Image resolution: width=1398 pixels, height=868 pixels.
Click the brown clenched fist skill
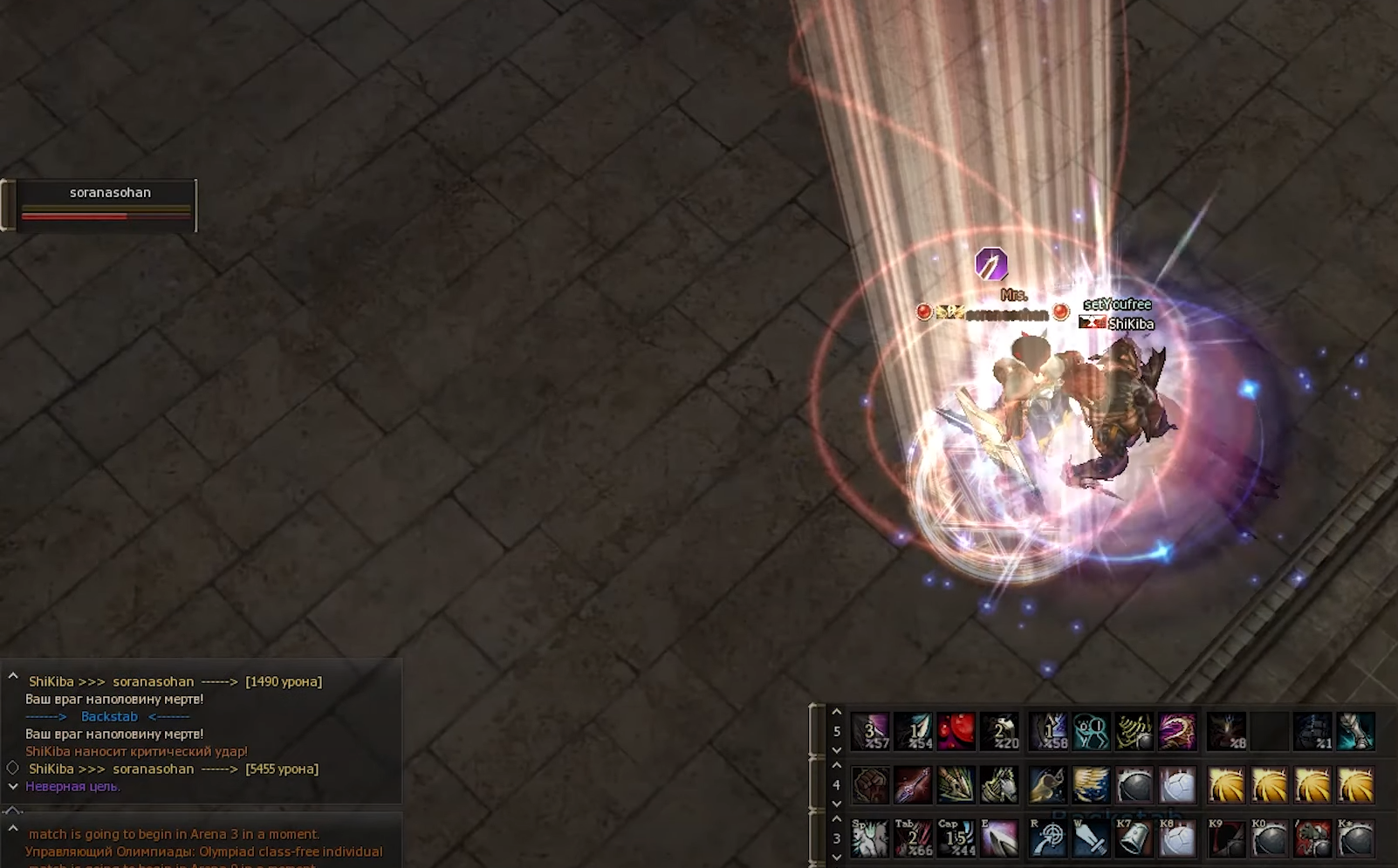[870, 785]
